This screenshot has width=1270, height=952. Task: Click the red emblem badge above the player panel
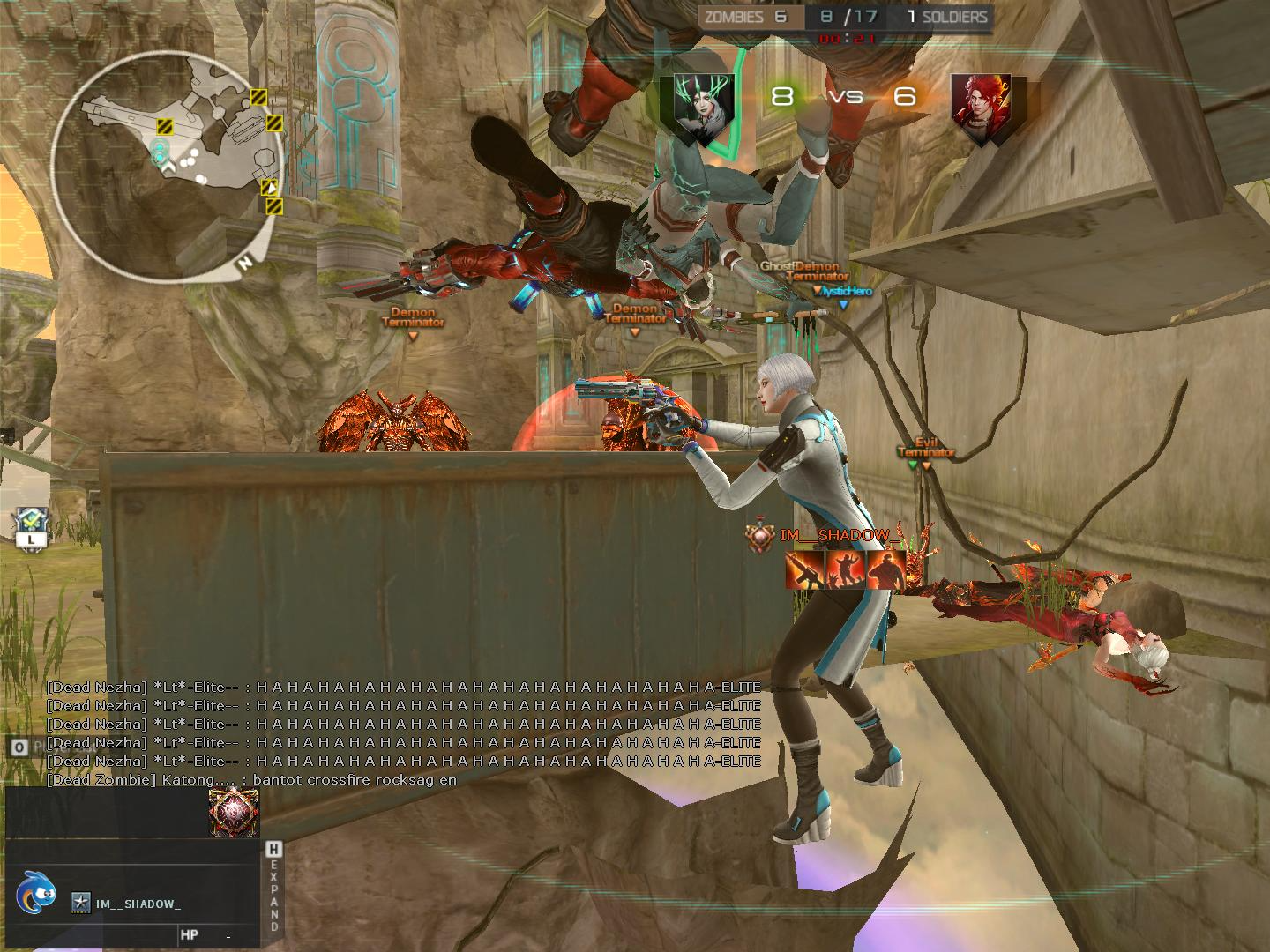pos(234,811)
